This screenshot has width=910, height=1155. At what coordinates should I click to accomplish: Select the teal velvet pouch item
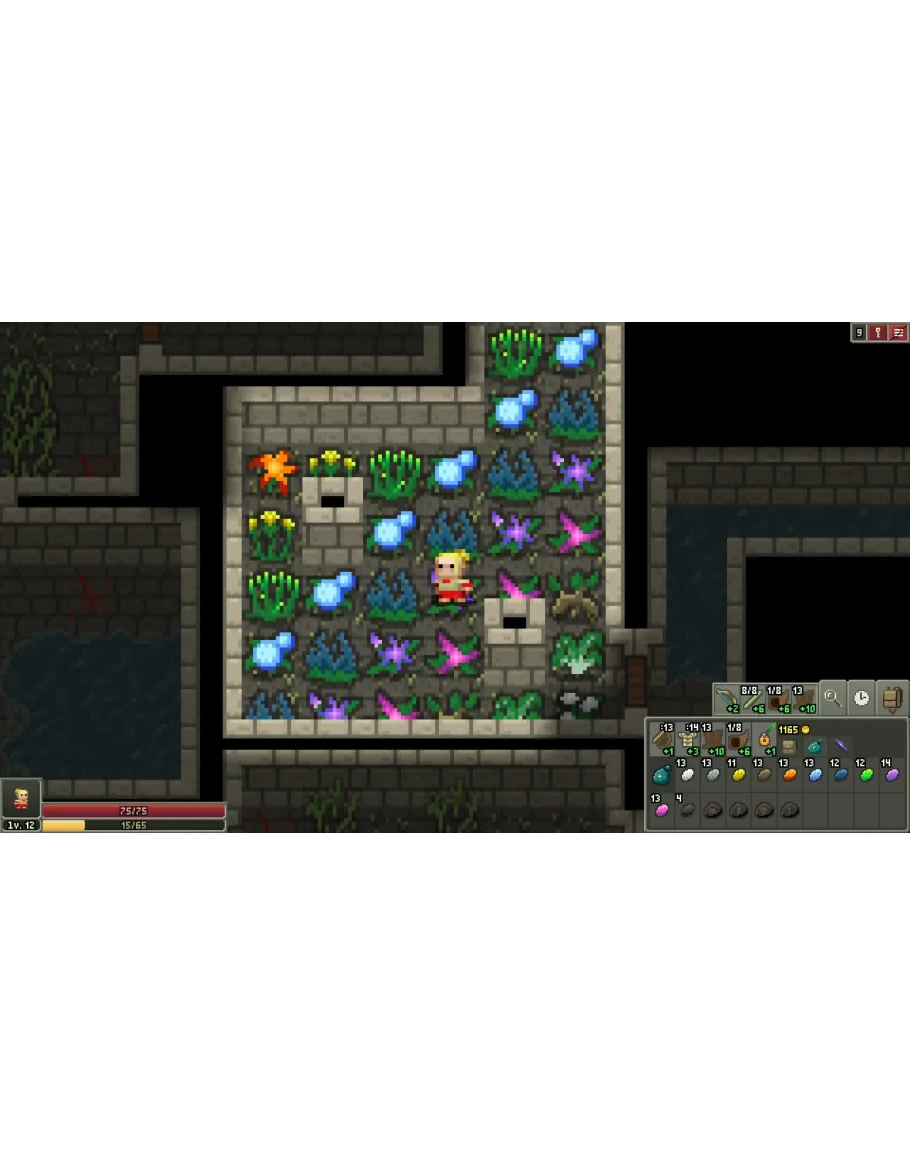pos(662,775)
